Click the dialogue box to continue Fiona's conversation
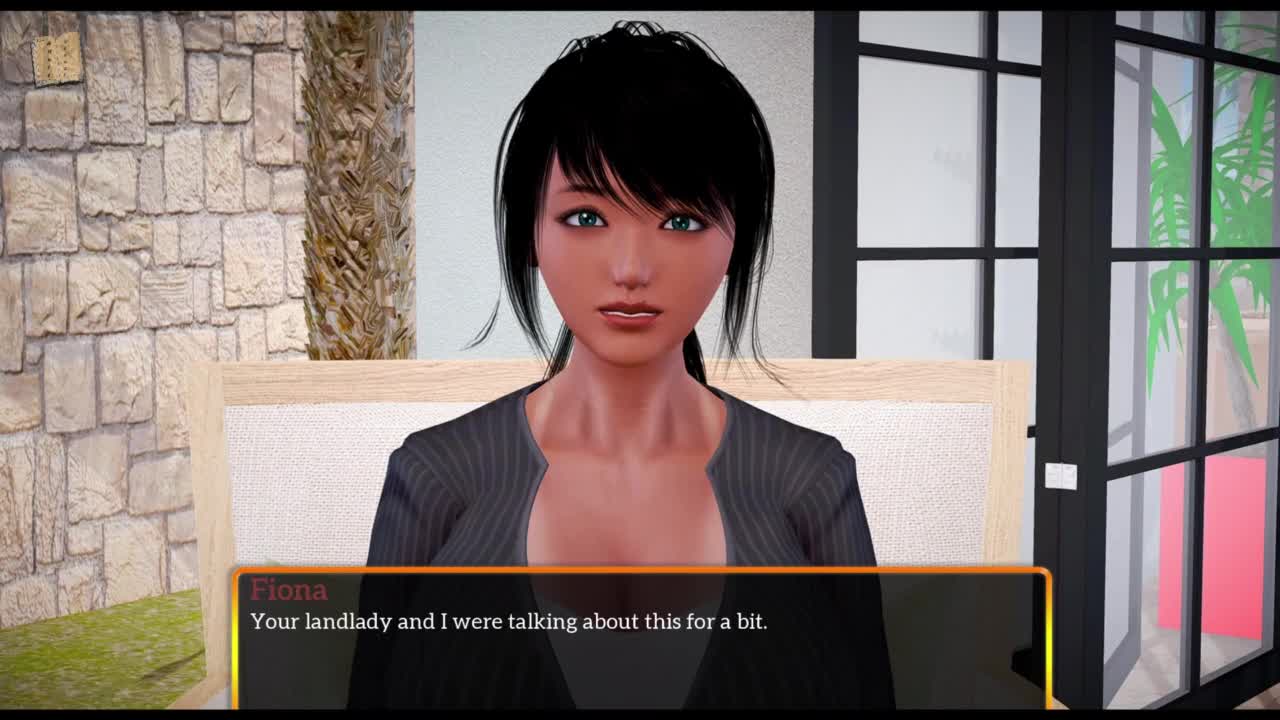 click(x=640, y=638)
